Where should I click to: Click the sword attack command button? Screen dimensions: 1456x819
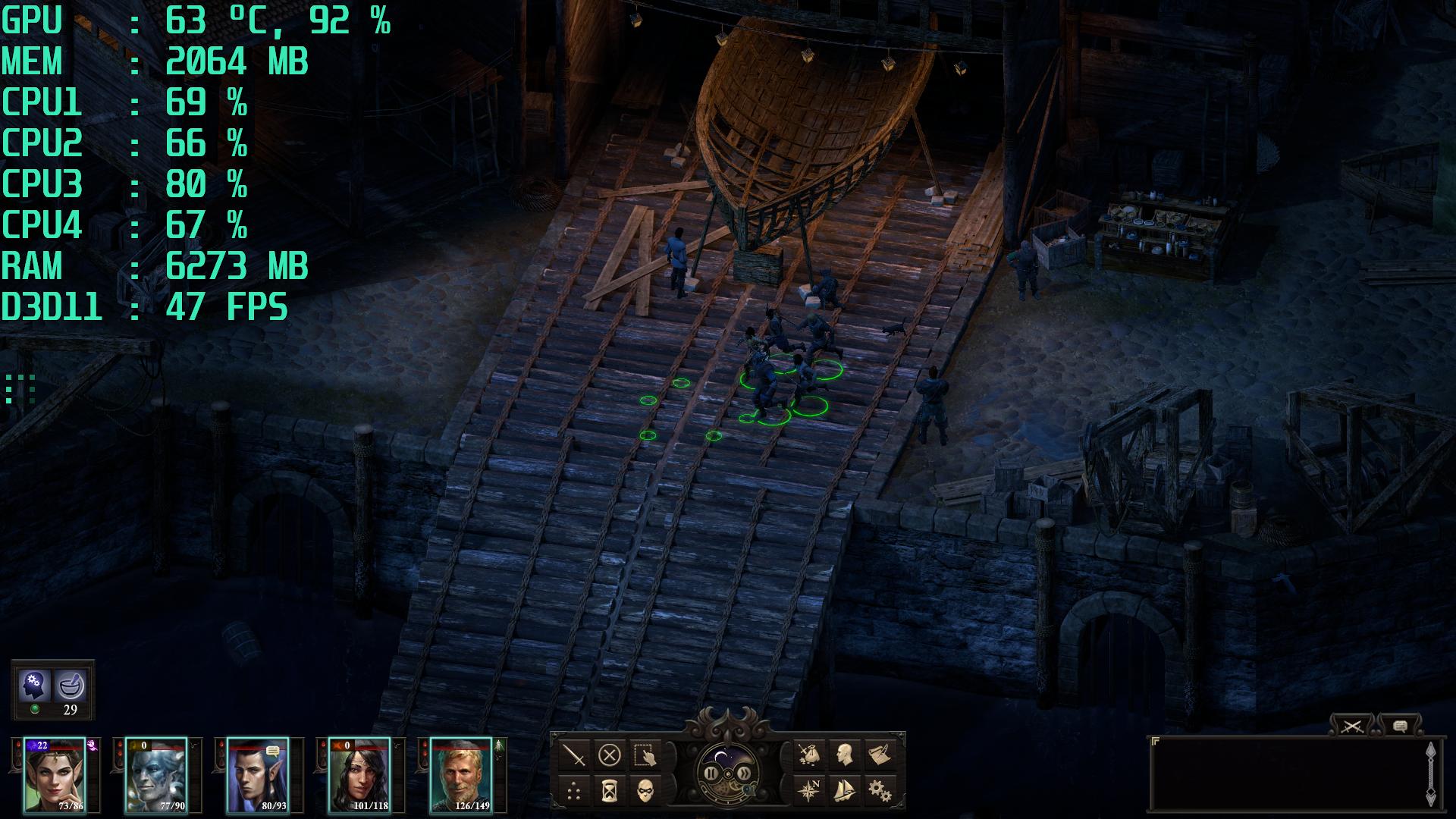(x=575, y=755)
